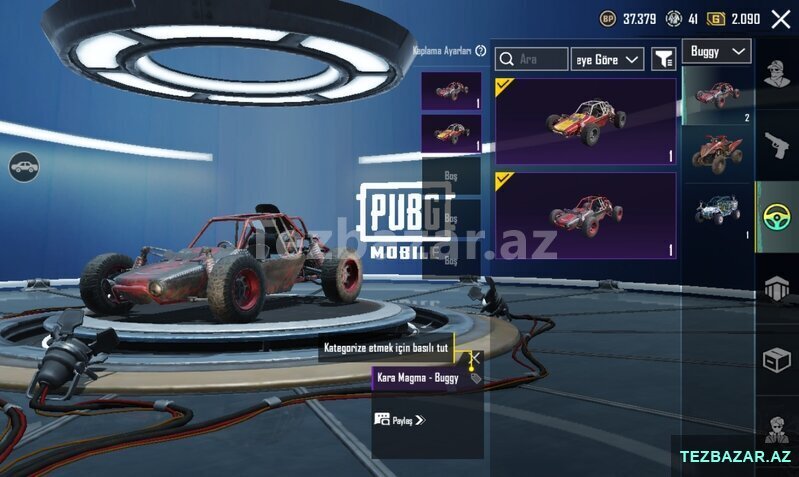
Task: Open the Buggy vehicle type dropdown
Action: (x=716, y=51)
